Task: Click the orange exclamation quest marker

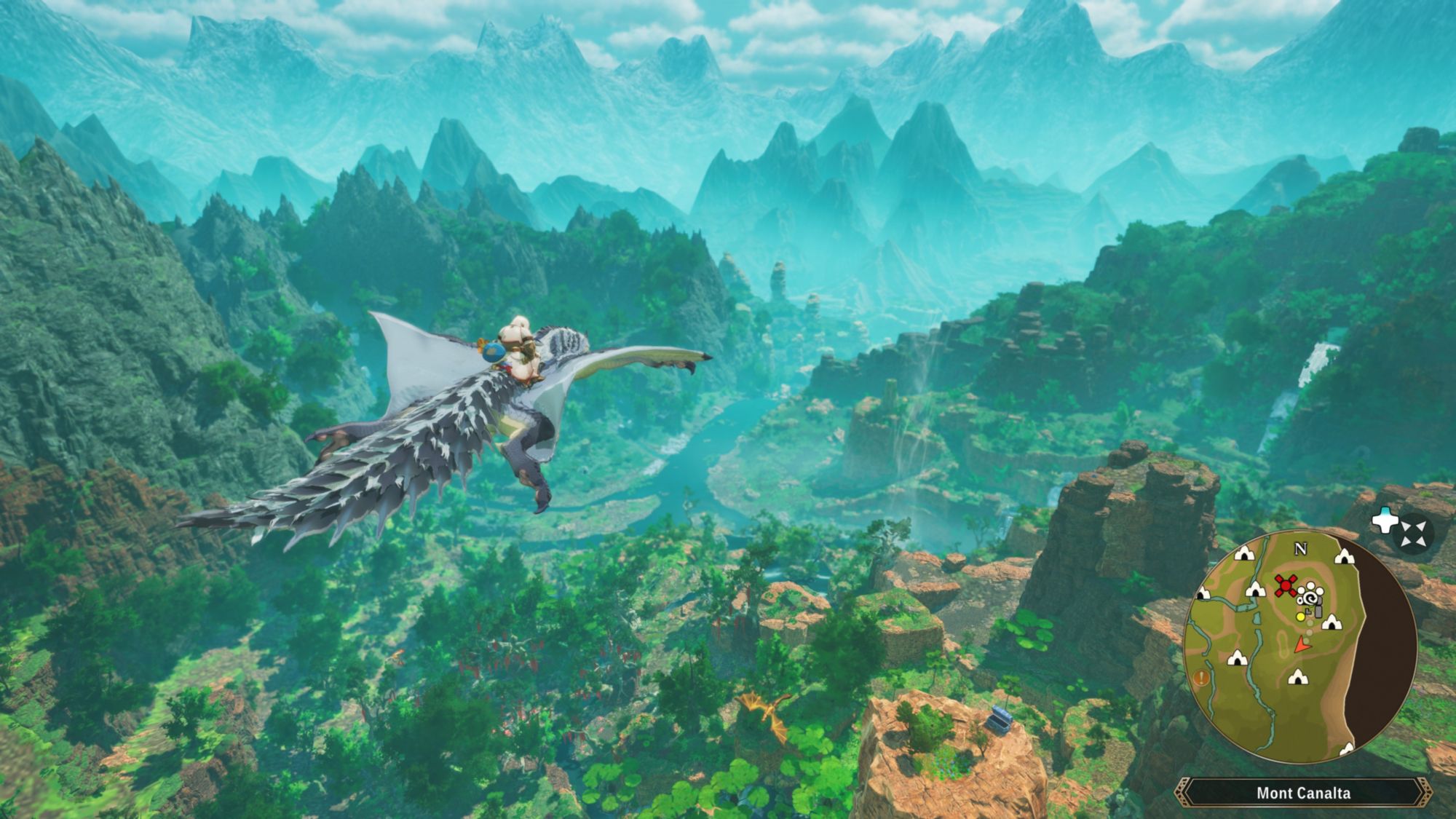Action: tap(1200, 678)
